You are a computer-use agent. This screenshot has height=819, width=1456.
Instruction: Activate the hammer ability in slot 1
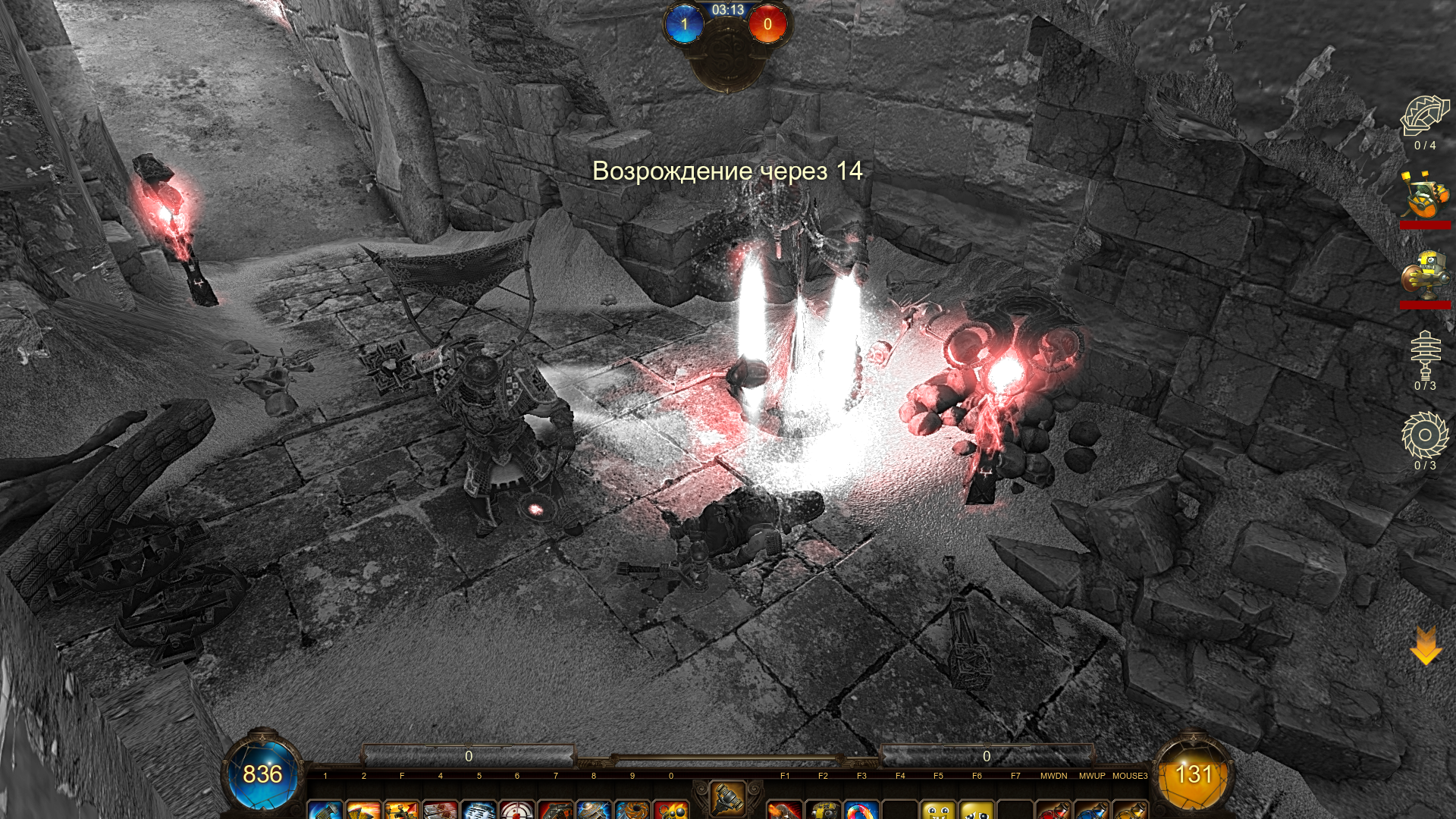pyautogui.click(x=325, y=810)
